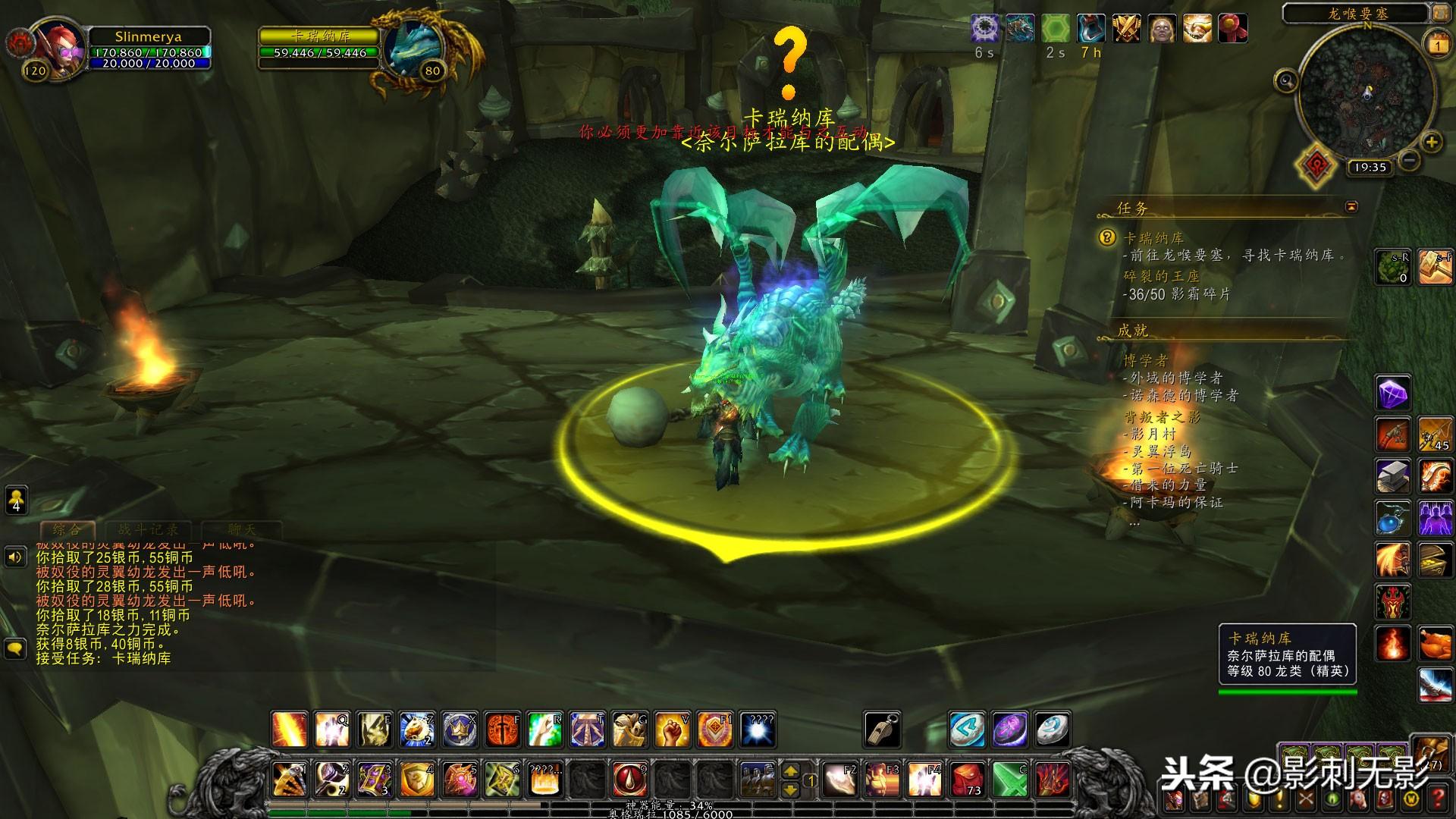This screenshot has width=1456, height=819.
Task: Select the 卡瑞纳库 quest in the tracker
Action: (1153, 238)
